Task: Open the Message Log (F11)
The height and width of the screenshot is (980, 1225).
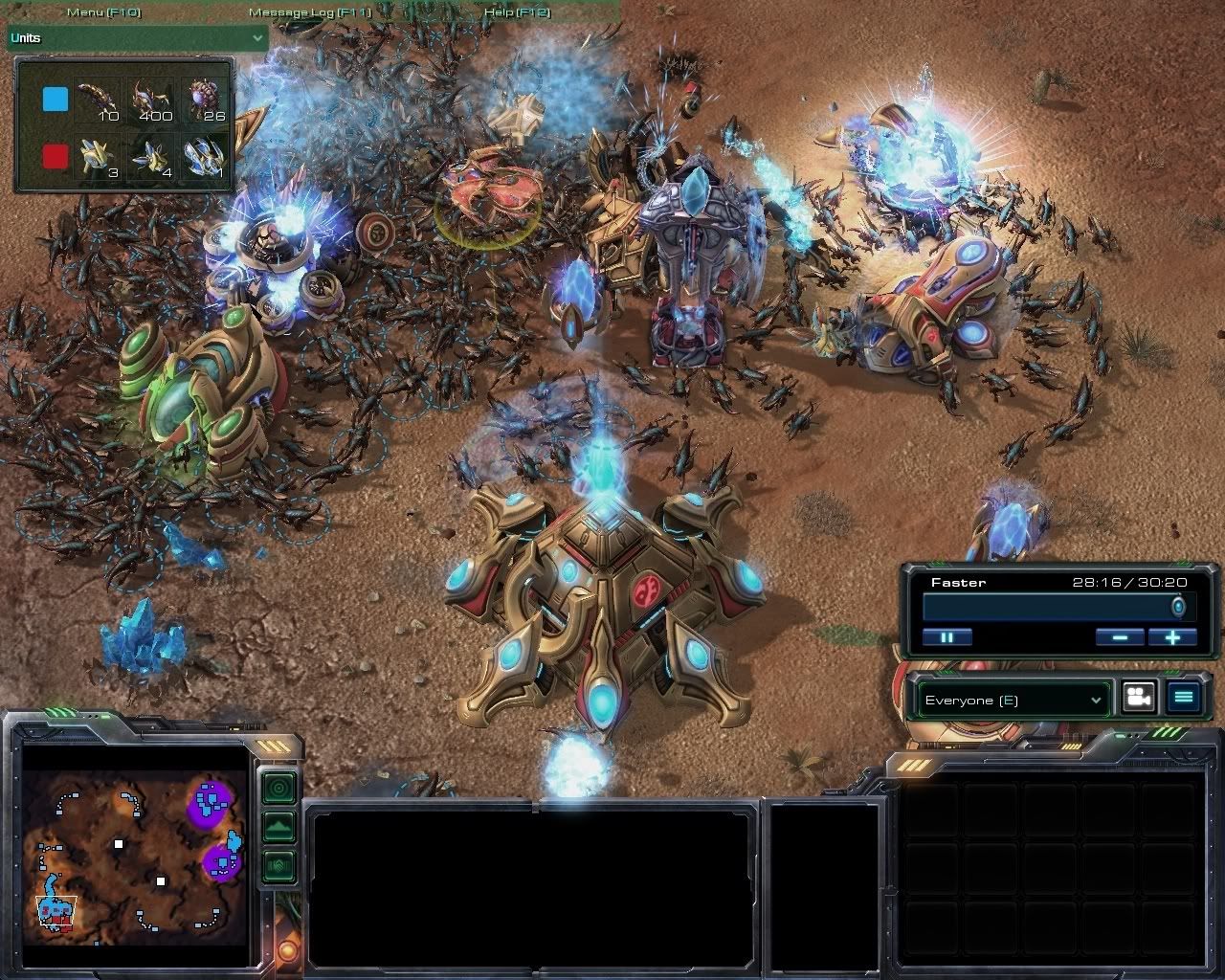Action: coord(309,12)
